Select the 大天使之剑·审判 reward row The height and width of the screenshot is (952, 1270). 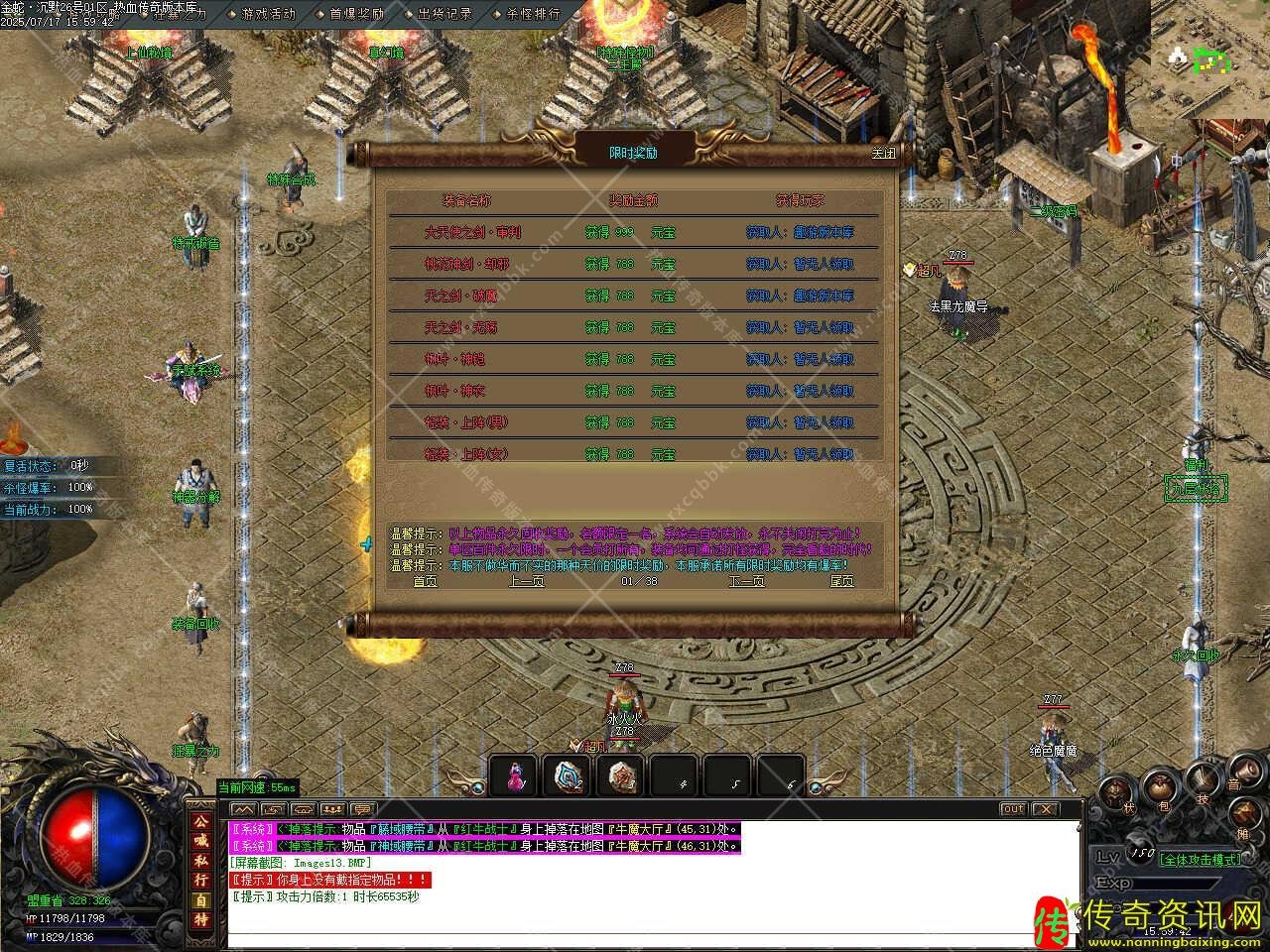(472, 233)
